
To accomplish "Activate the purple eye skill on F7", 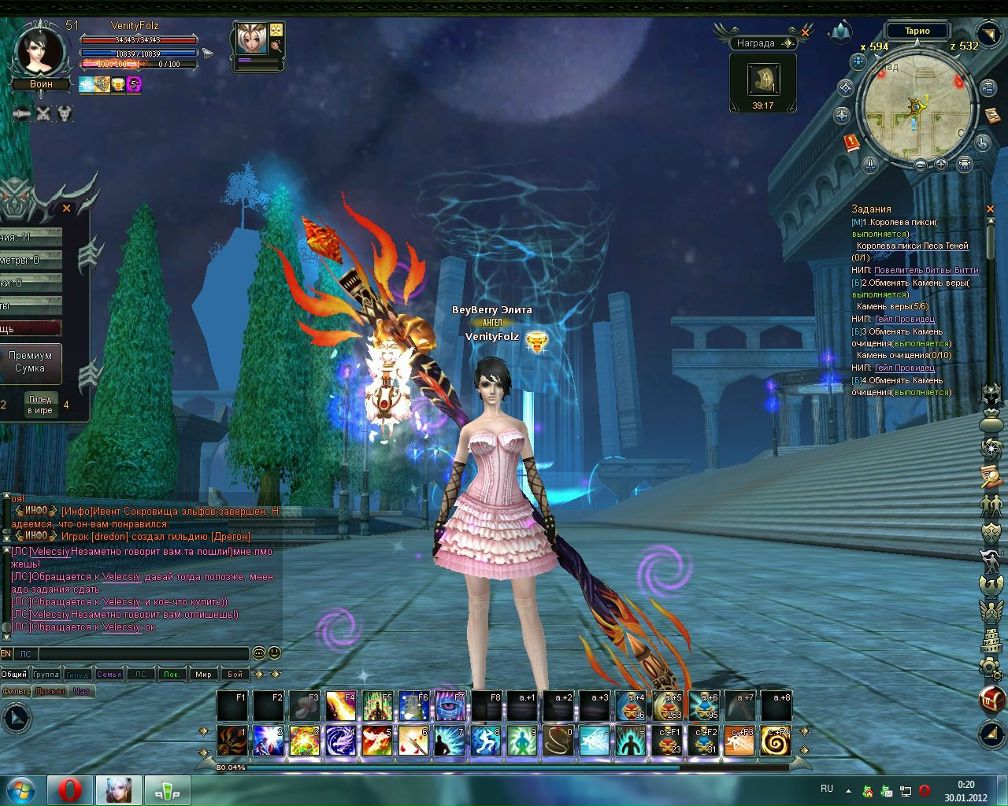I will 451,705.
